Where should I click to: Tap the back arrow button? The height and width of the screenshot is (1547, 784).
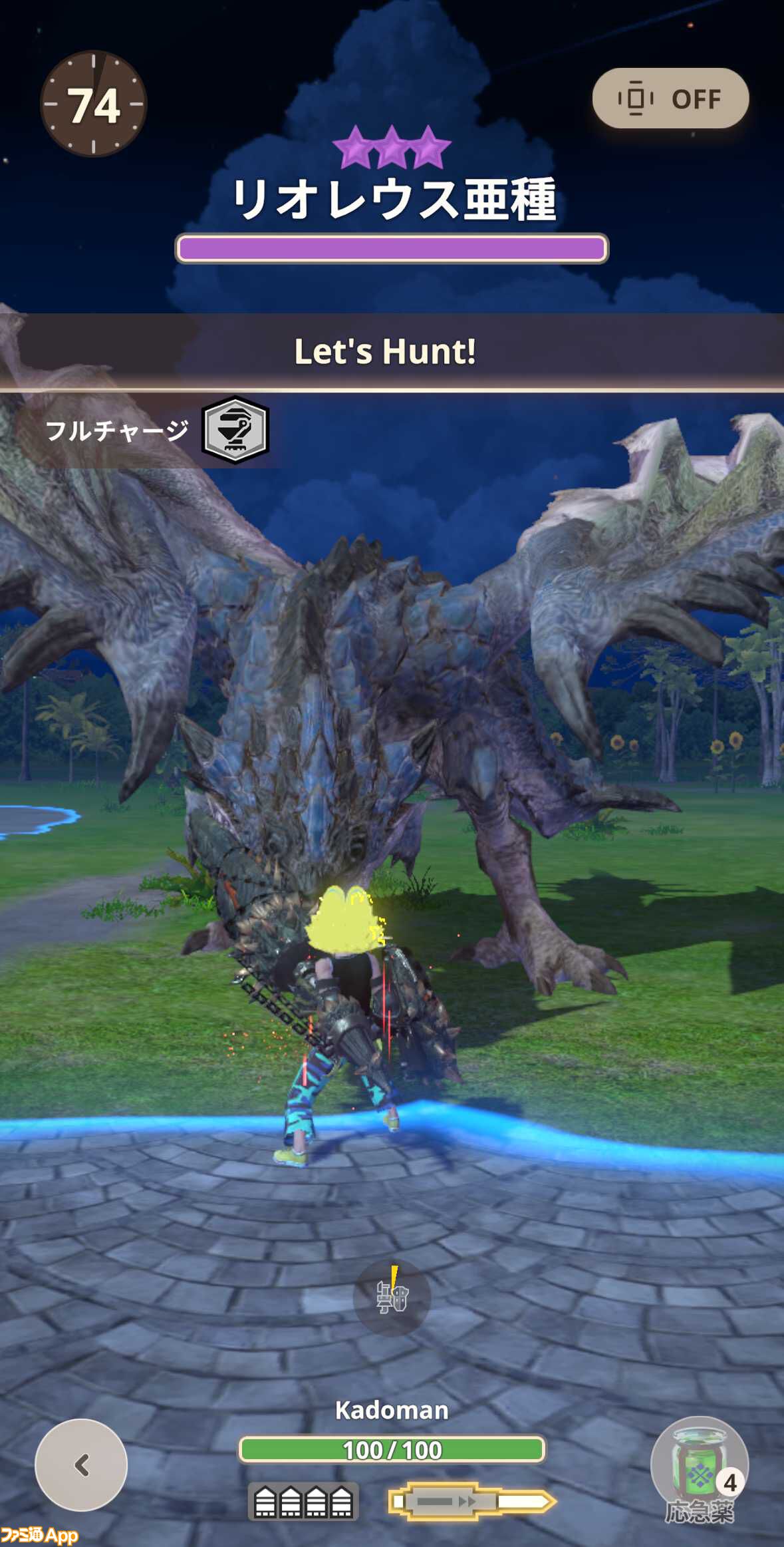click(x=81, y=1464)
